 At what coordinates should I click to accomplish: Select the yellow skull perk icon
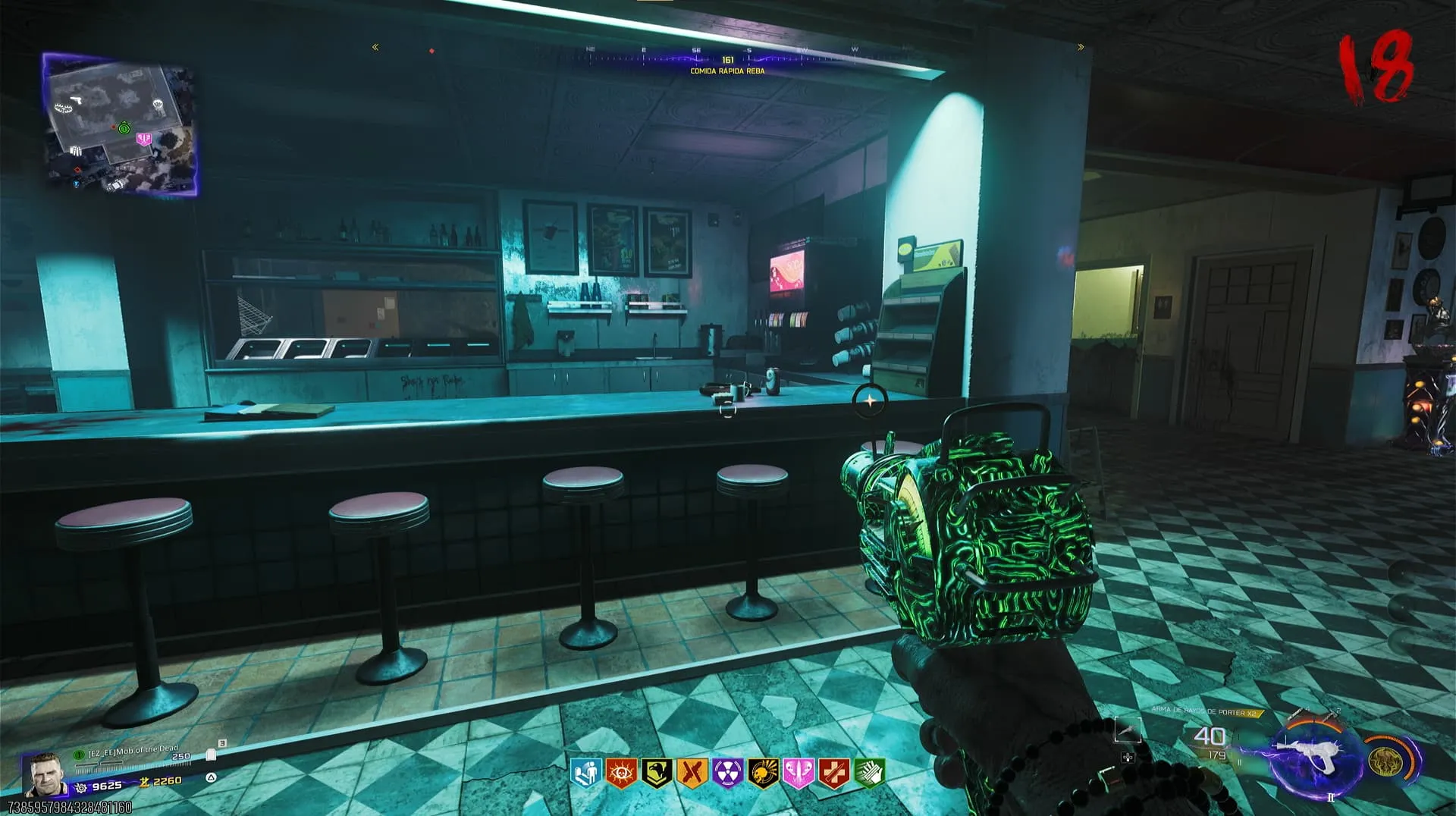click(762, 774)
